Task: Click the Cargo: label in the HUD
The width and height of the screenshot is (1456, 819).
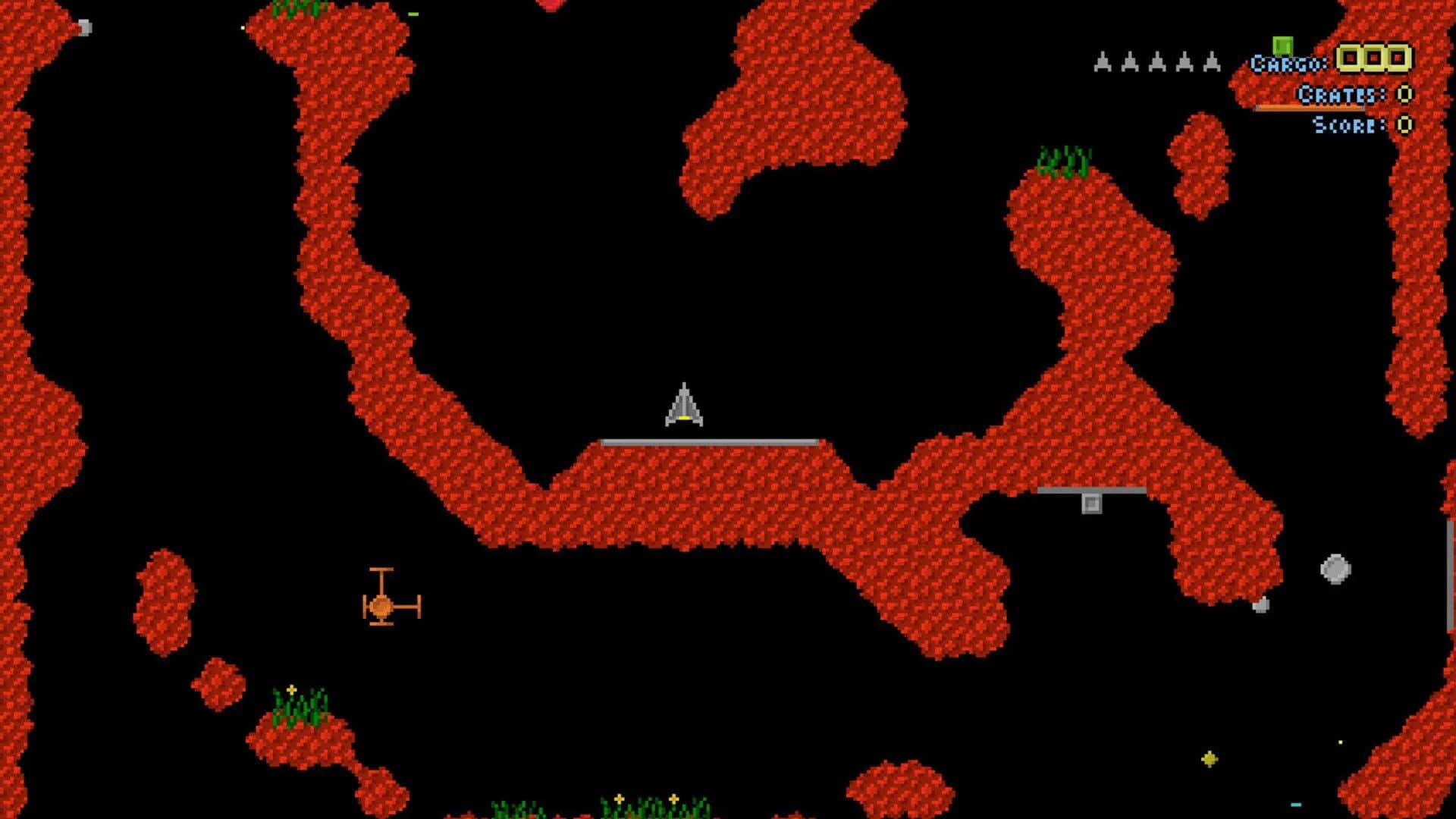Action: coord(1289,64)
